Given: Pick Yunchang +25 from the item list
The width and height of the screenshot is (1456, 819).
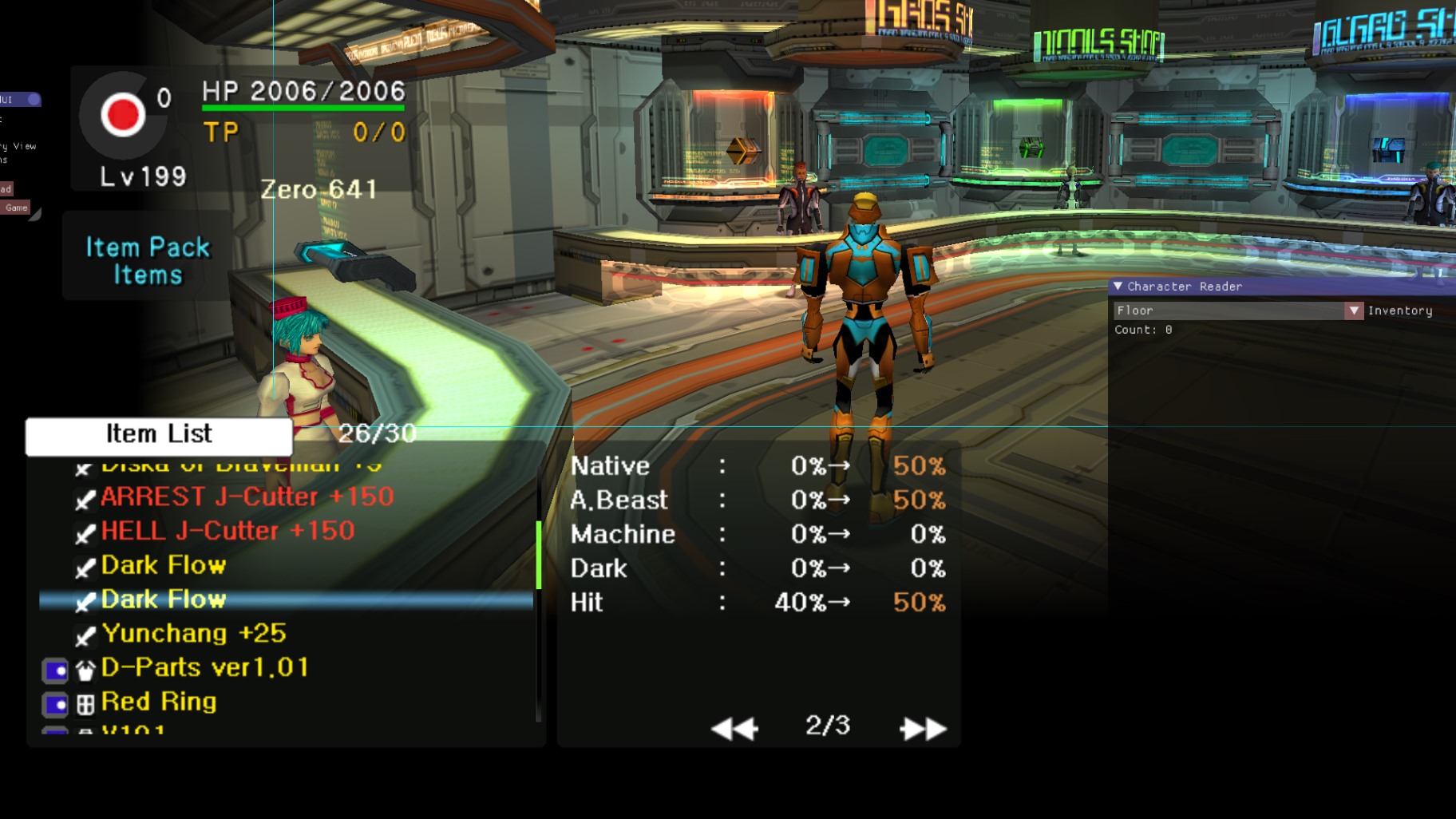Looking at the screenshot, I should 193,634.
